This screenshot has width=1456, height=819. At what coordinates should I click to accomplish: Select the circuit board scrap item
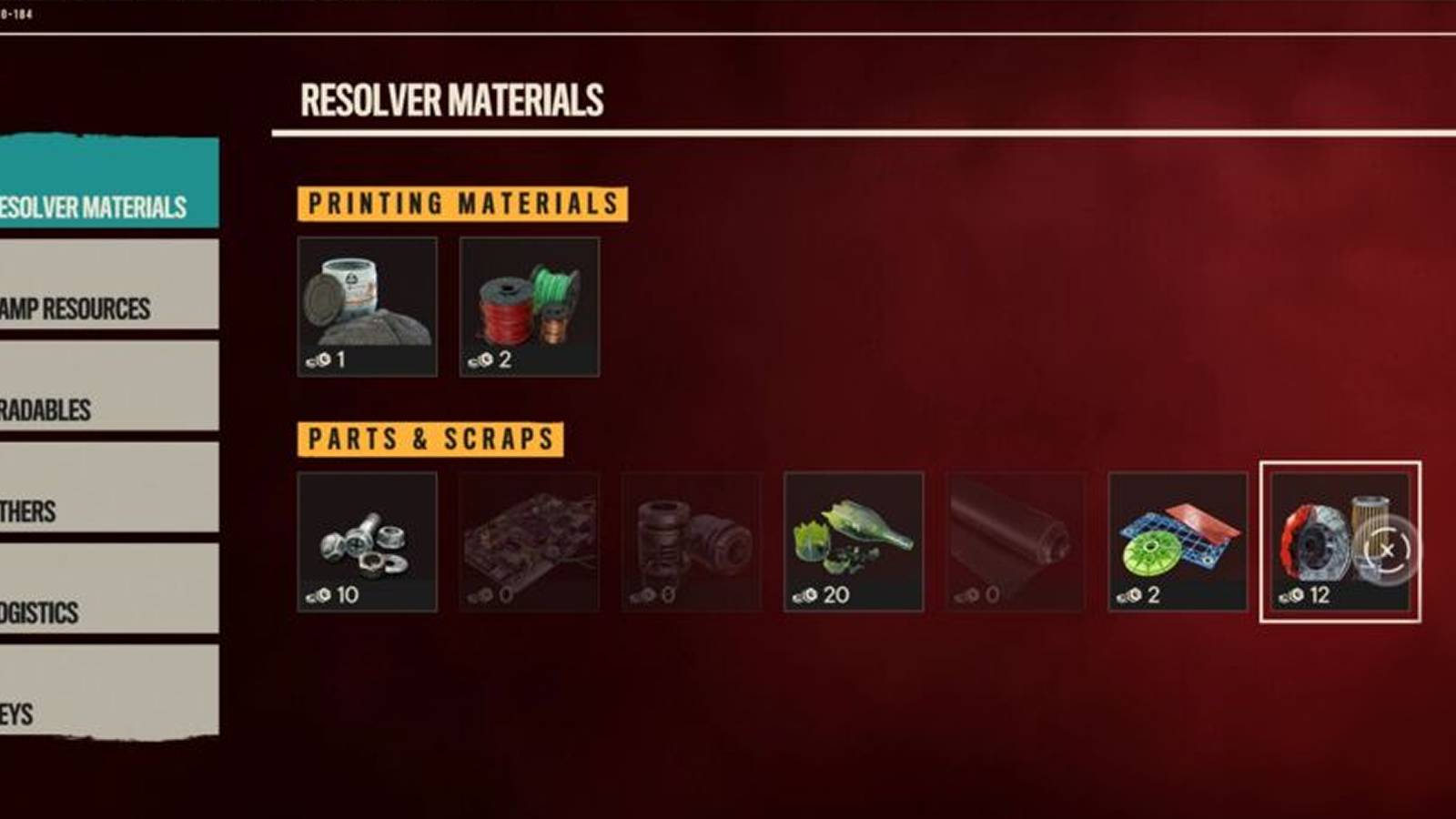(x=530, y=544)
